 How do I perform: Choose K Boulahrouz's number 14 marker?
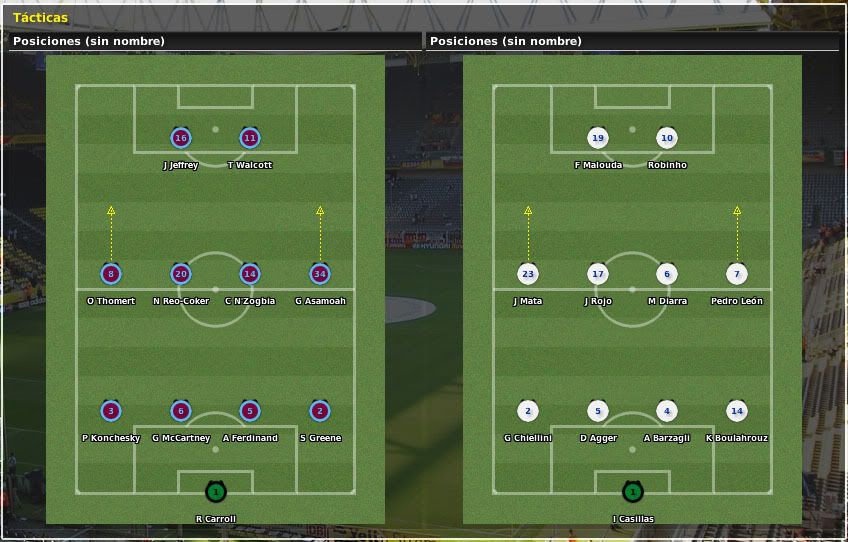[x=737, y=411]
